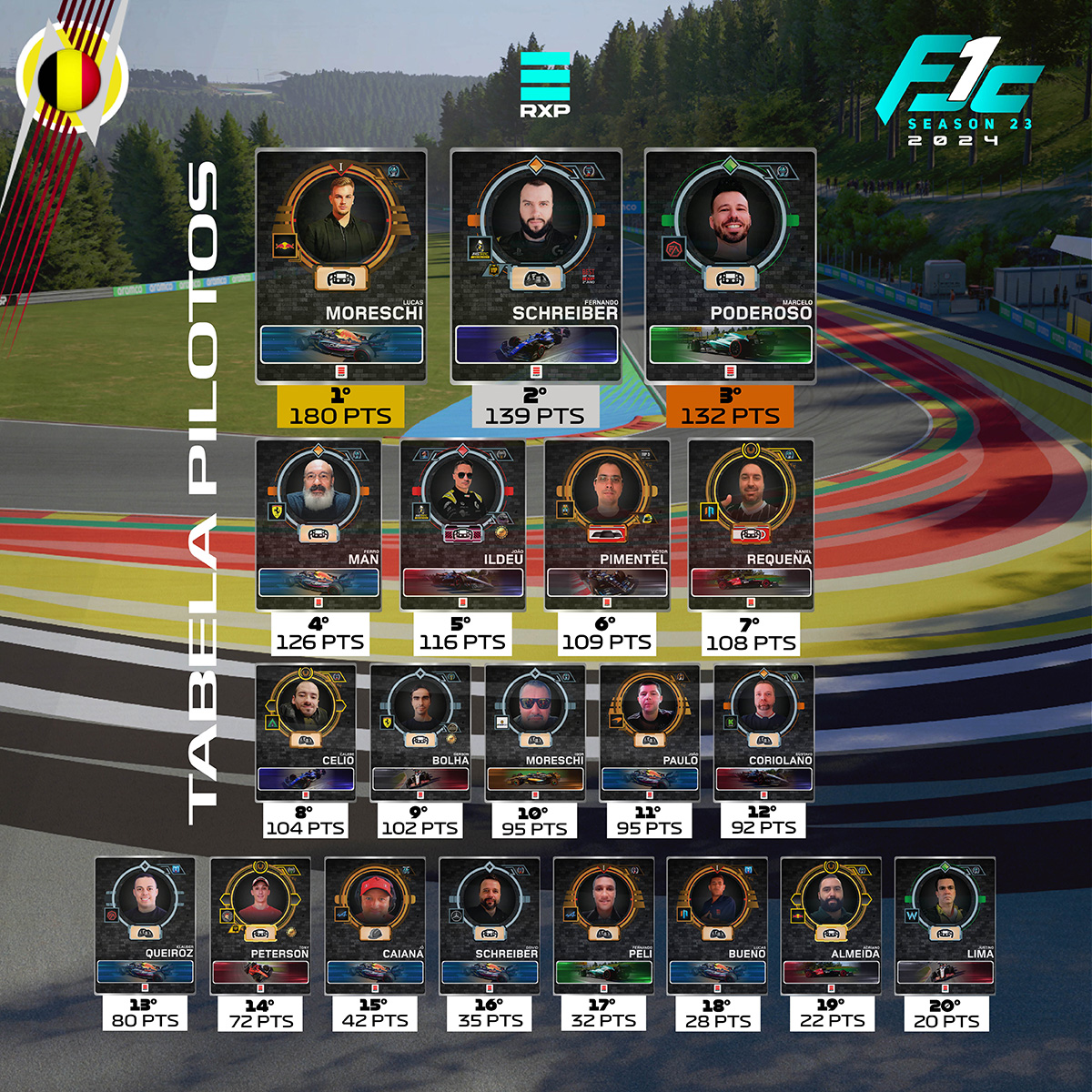Open João Ildeu's driver card
The image size is (1092, 1092).
tap(462, 524)
